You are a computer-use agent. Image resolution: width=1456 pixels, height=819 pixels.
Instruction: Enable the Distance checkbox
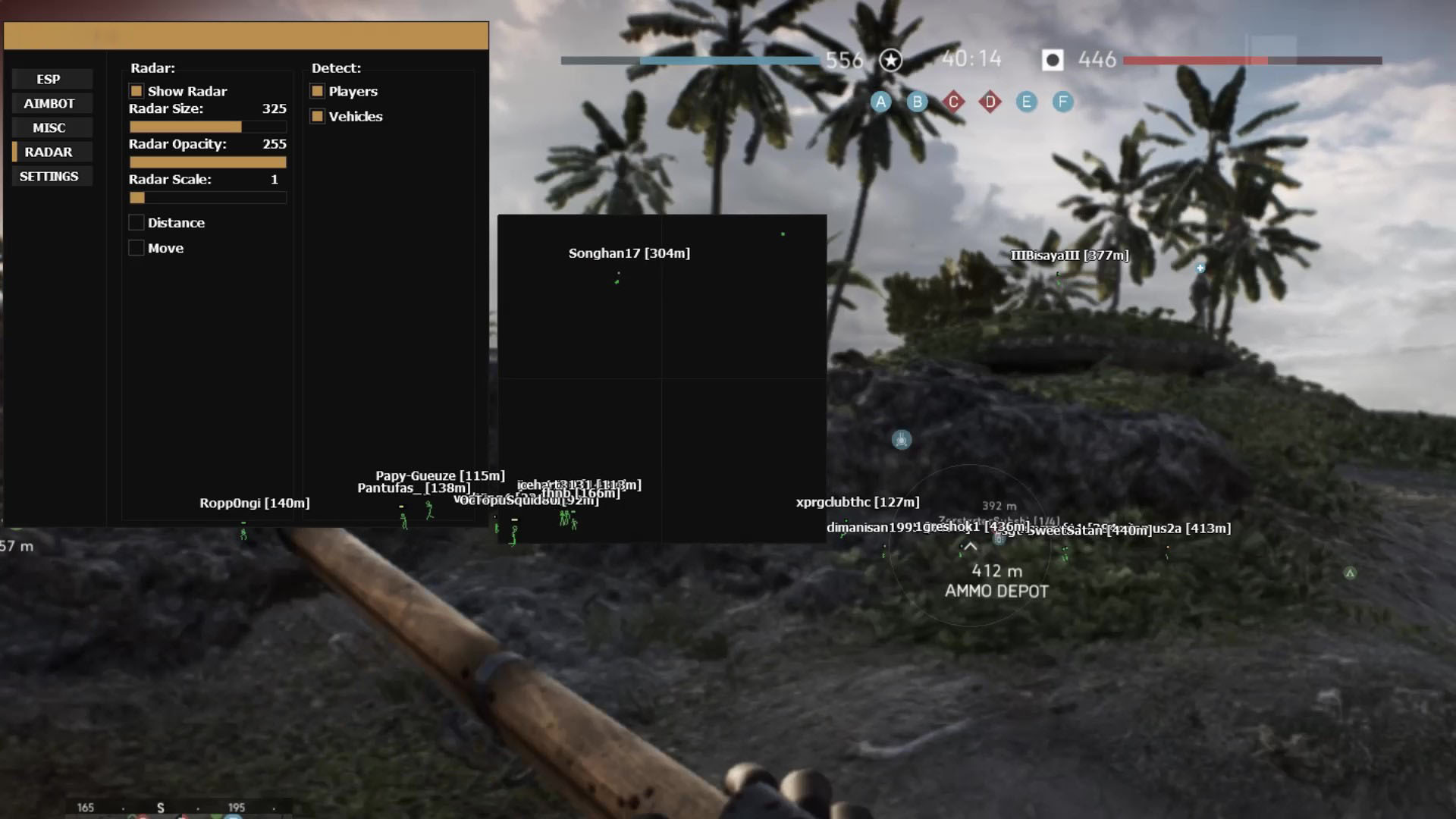136,222
